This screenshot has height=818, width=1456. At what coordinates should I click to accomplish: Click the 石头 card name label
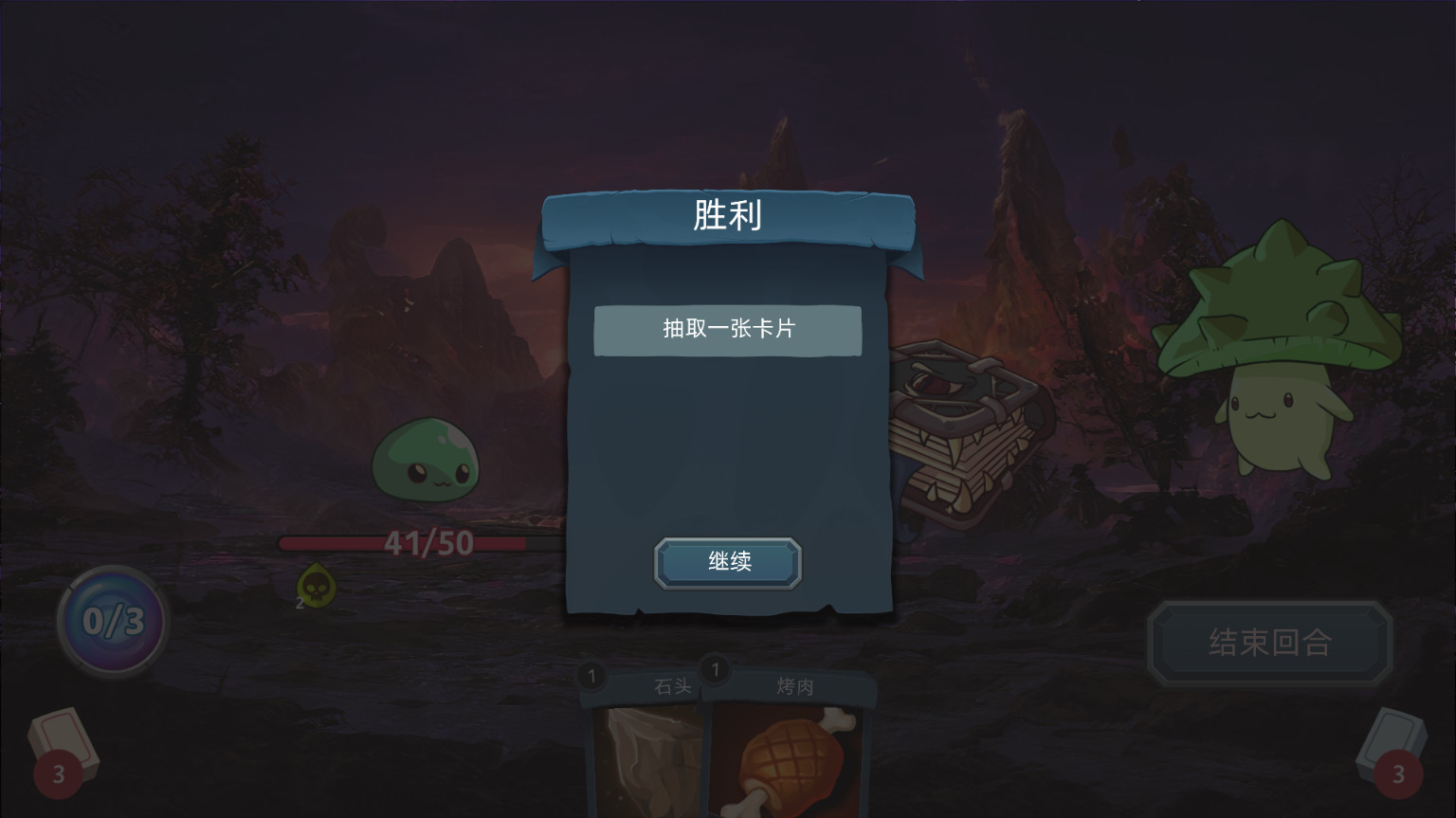point(673,685)
